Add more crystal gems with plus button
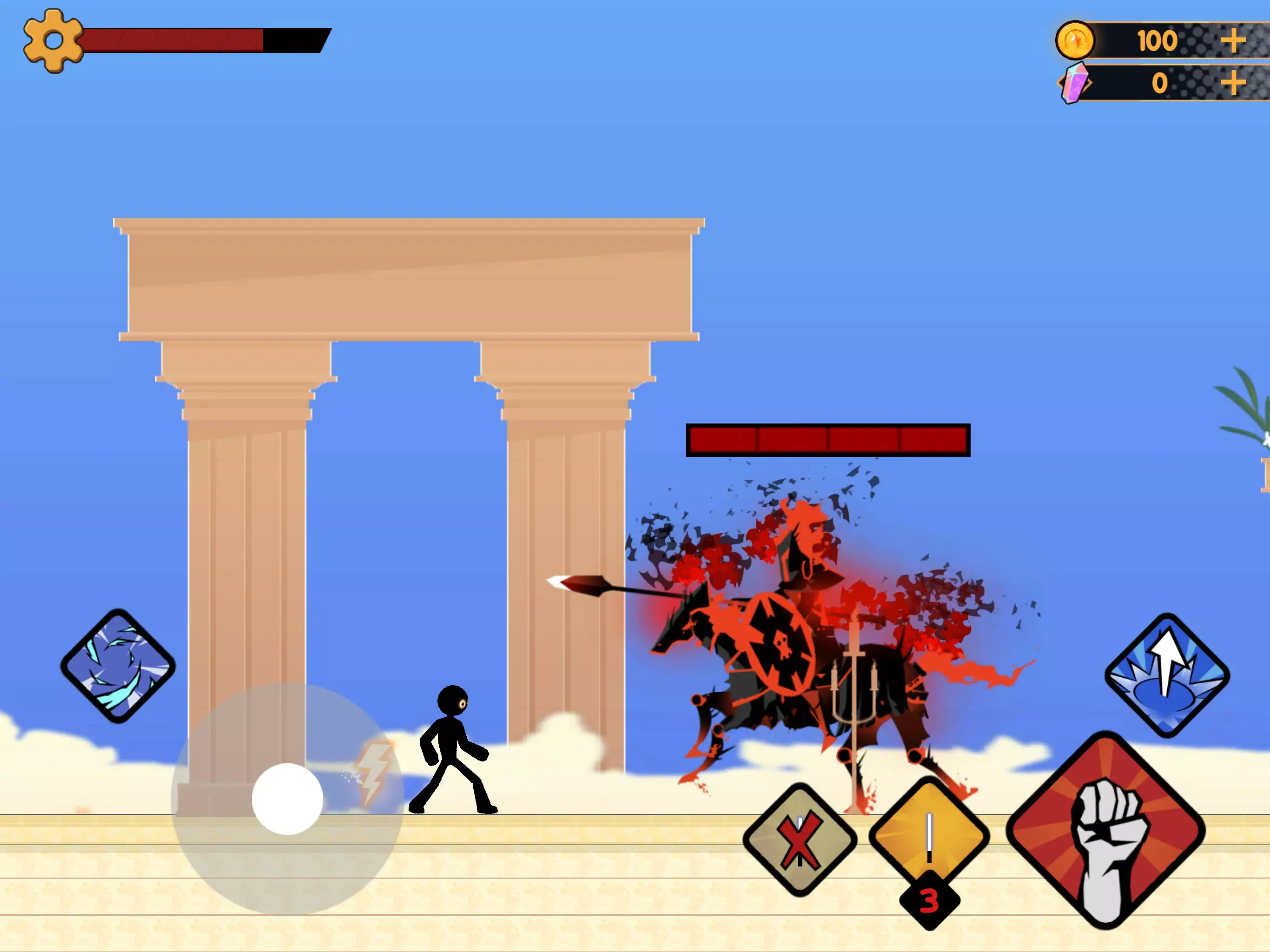1270x952 pixels. (x=1232, y=83)
